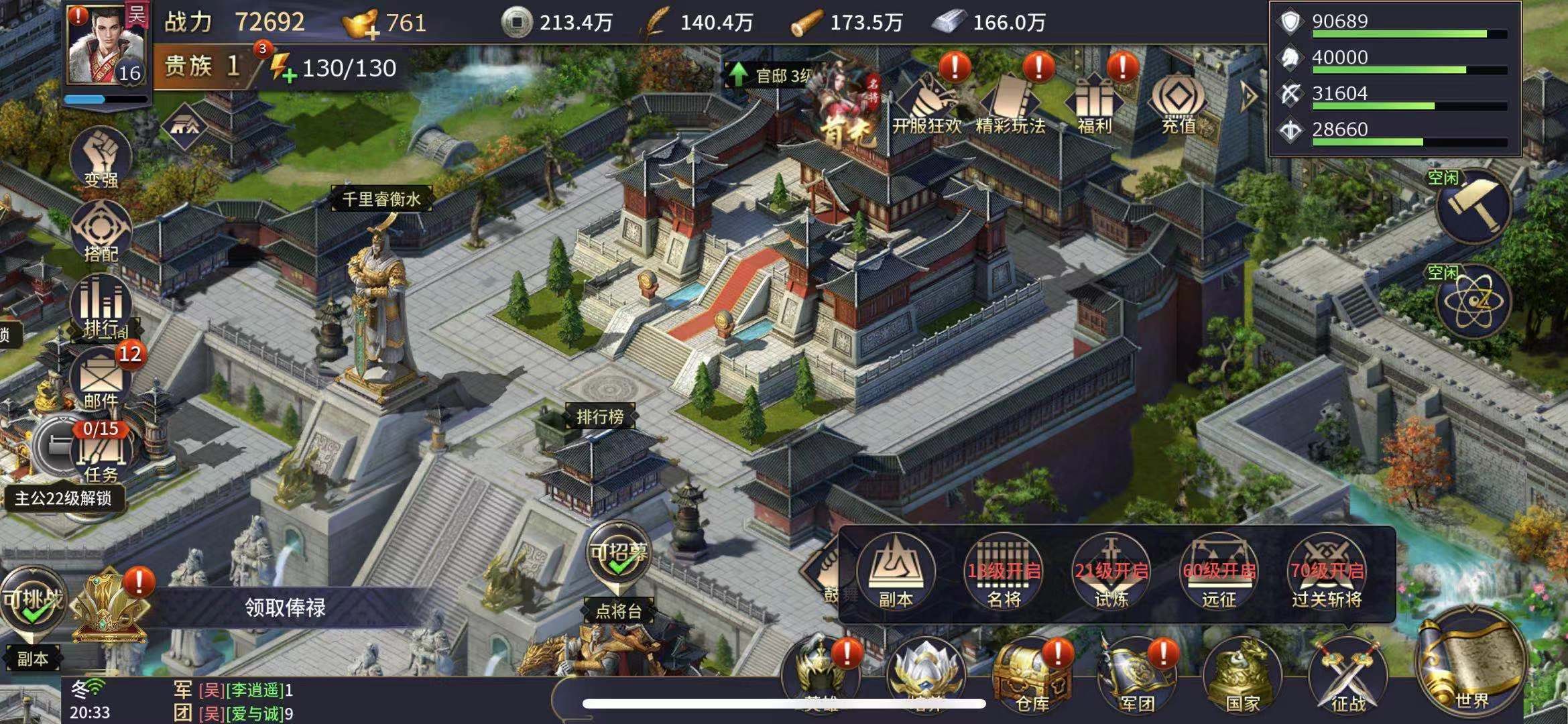Open the 充值 recharge shop
1568x724 pixels.
pyautogui.click(x=1178, y=104)
